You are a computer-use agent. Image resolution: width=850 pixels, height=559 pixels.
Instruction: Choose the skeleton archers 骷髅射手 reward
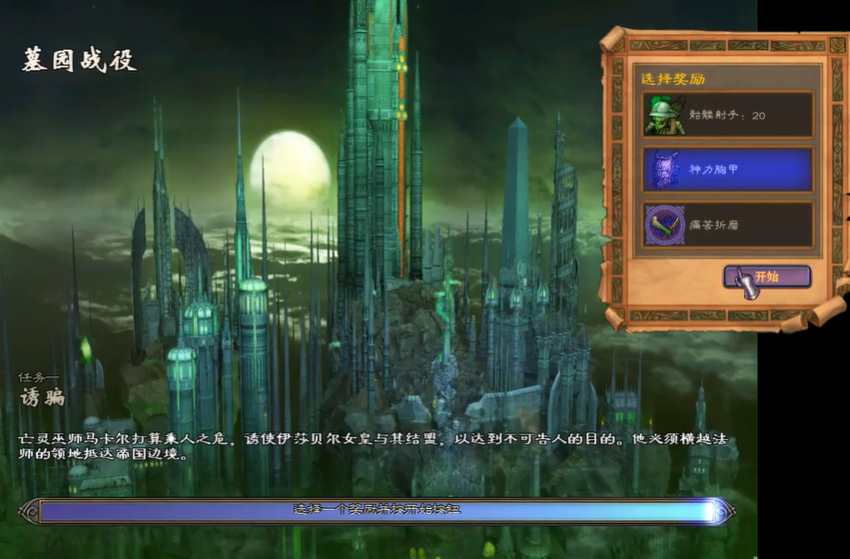pyautogui.click(x=727, y=115)
